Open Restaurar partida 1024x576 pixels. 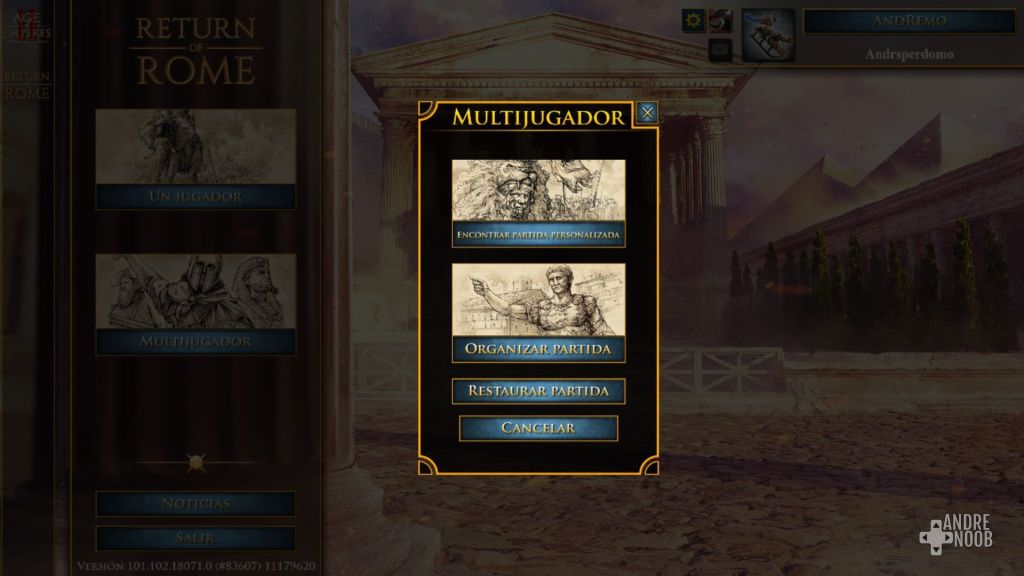[x=538, y=390]
